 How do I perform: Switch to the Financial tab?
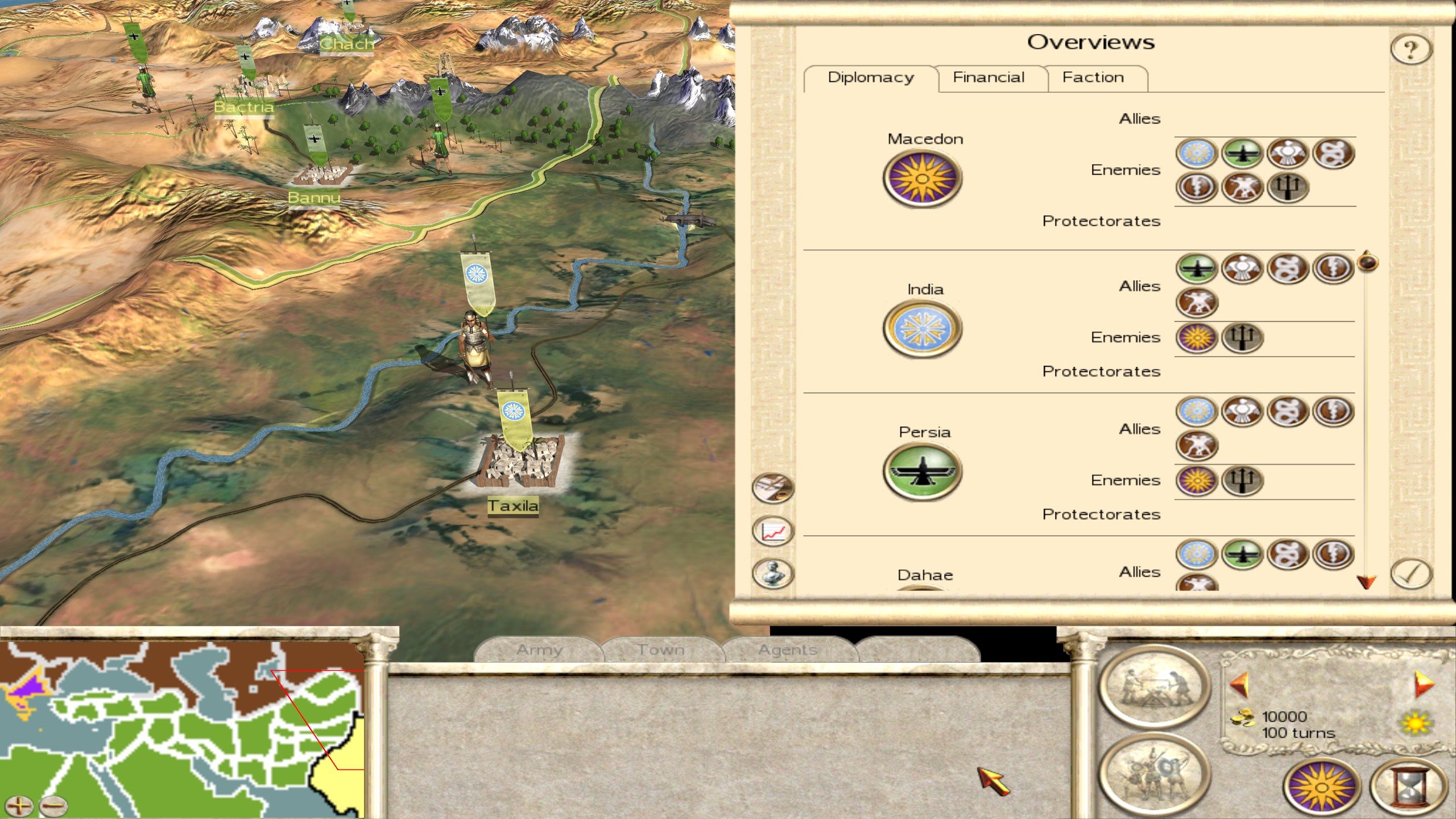988,77
